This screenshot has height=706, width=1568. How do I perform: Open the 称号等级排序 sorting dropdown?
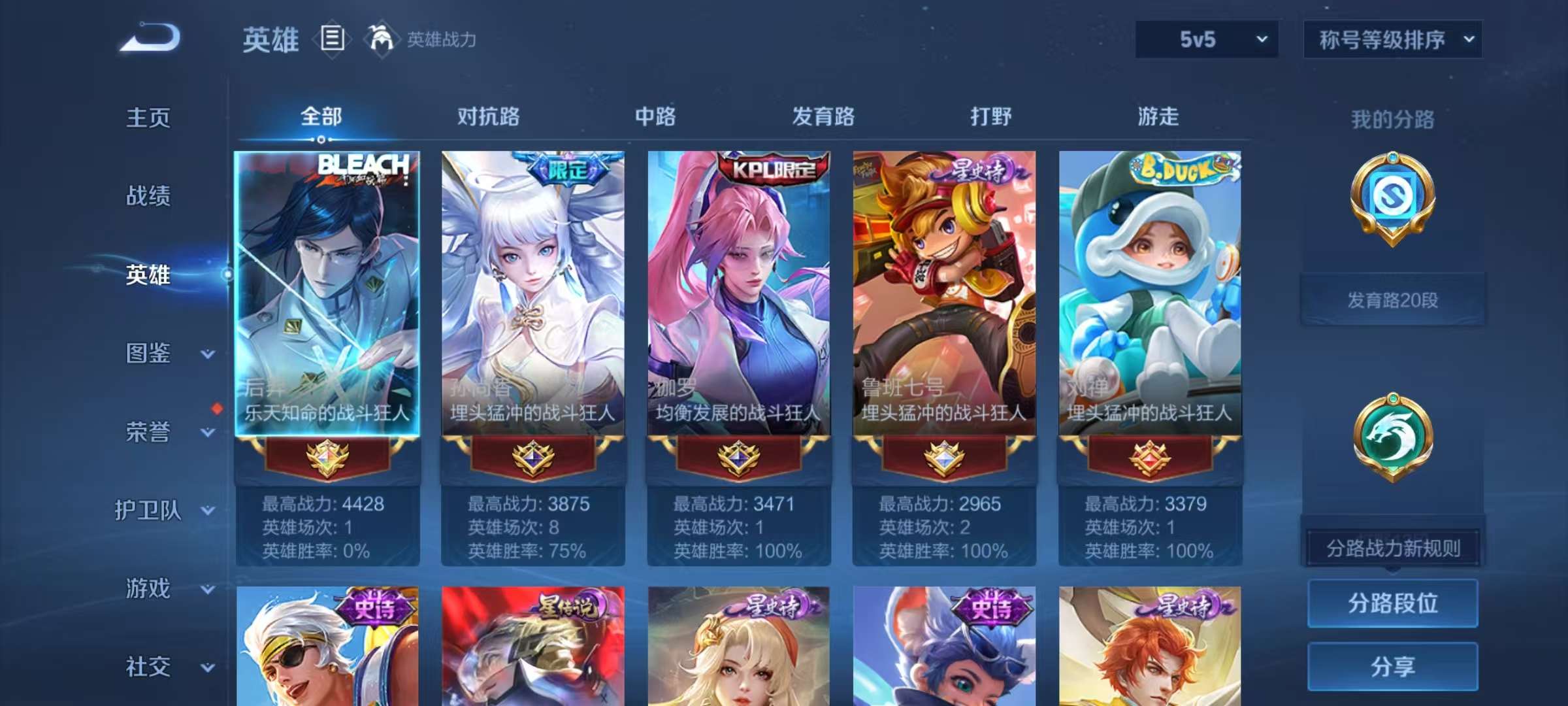click(1394, 39)
